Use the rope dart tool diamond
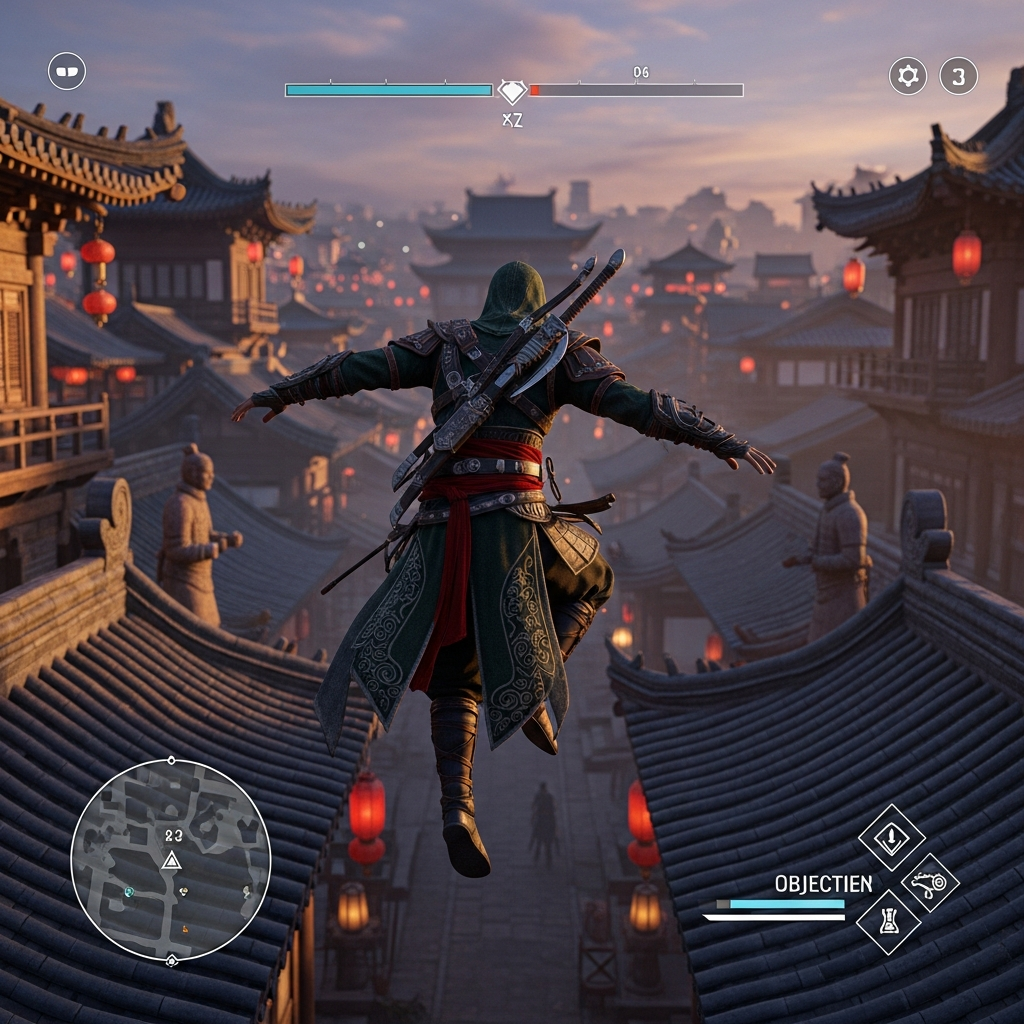1024x1024 pixels. [930, 882]
